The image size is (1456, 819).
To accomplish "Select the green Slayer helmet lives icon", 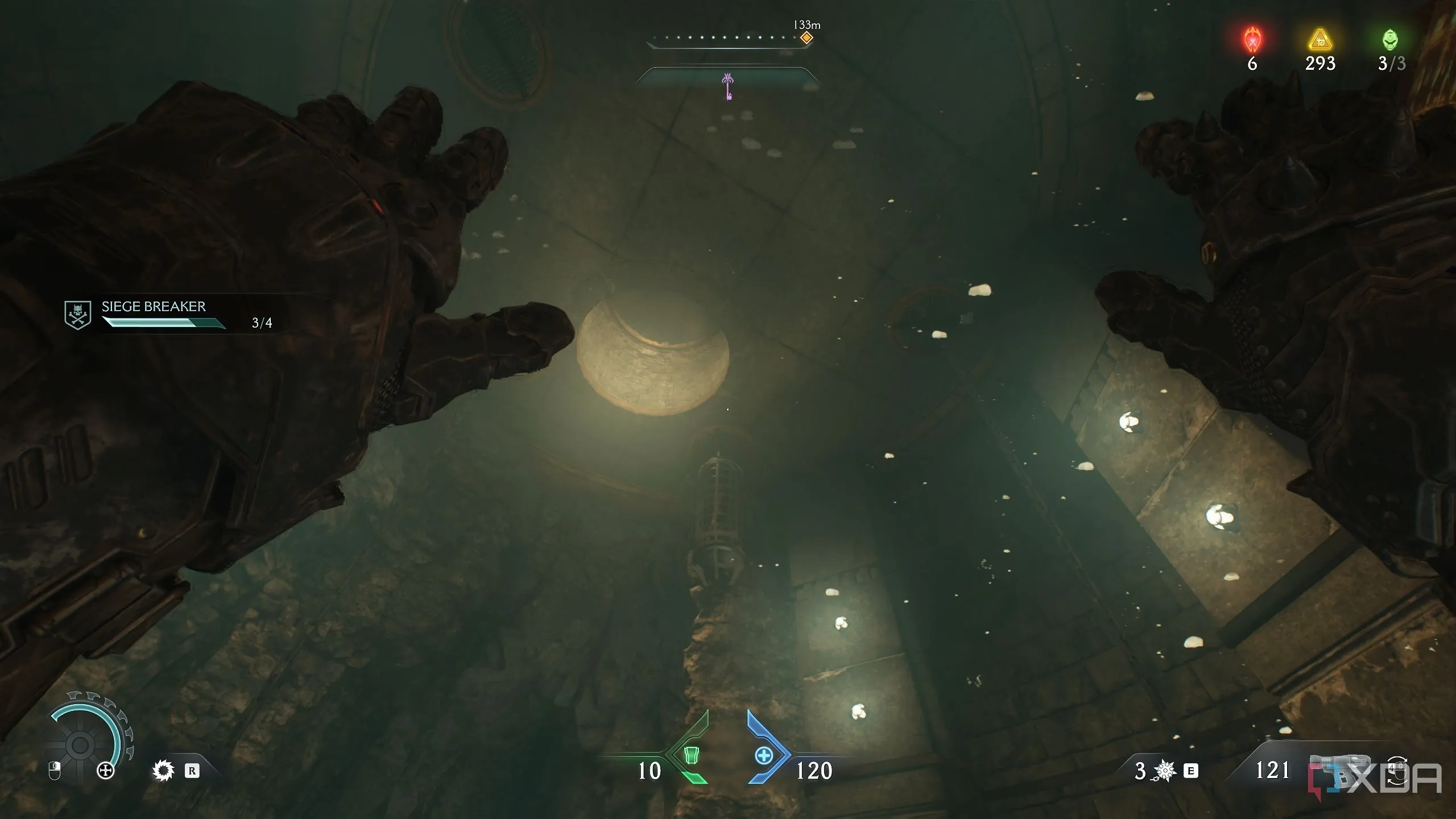I will coord(1390,40).
